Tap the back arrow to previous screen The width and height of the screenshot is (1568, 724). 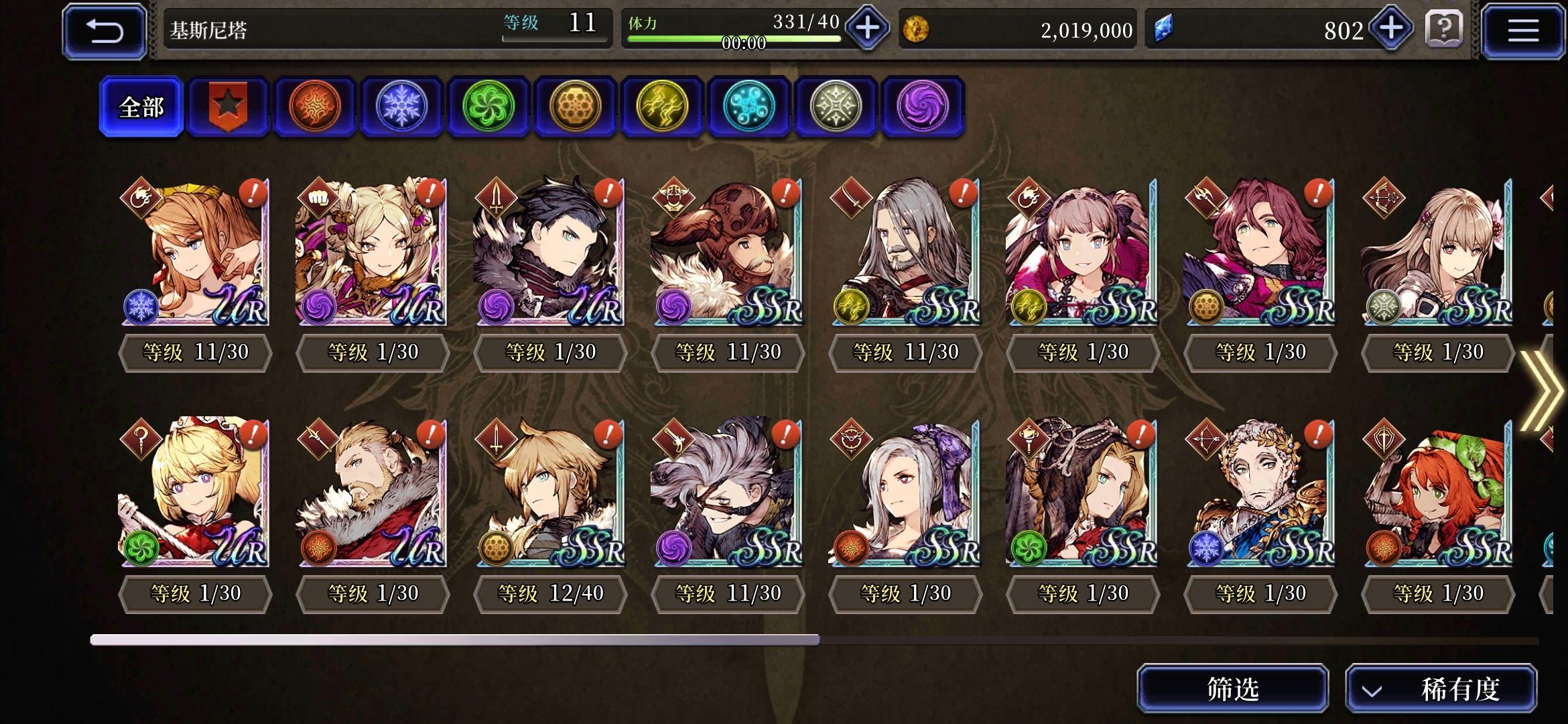pyautogui.click(x=104, y=29)
